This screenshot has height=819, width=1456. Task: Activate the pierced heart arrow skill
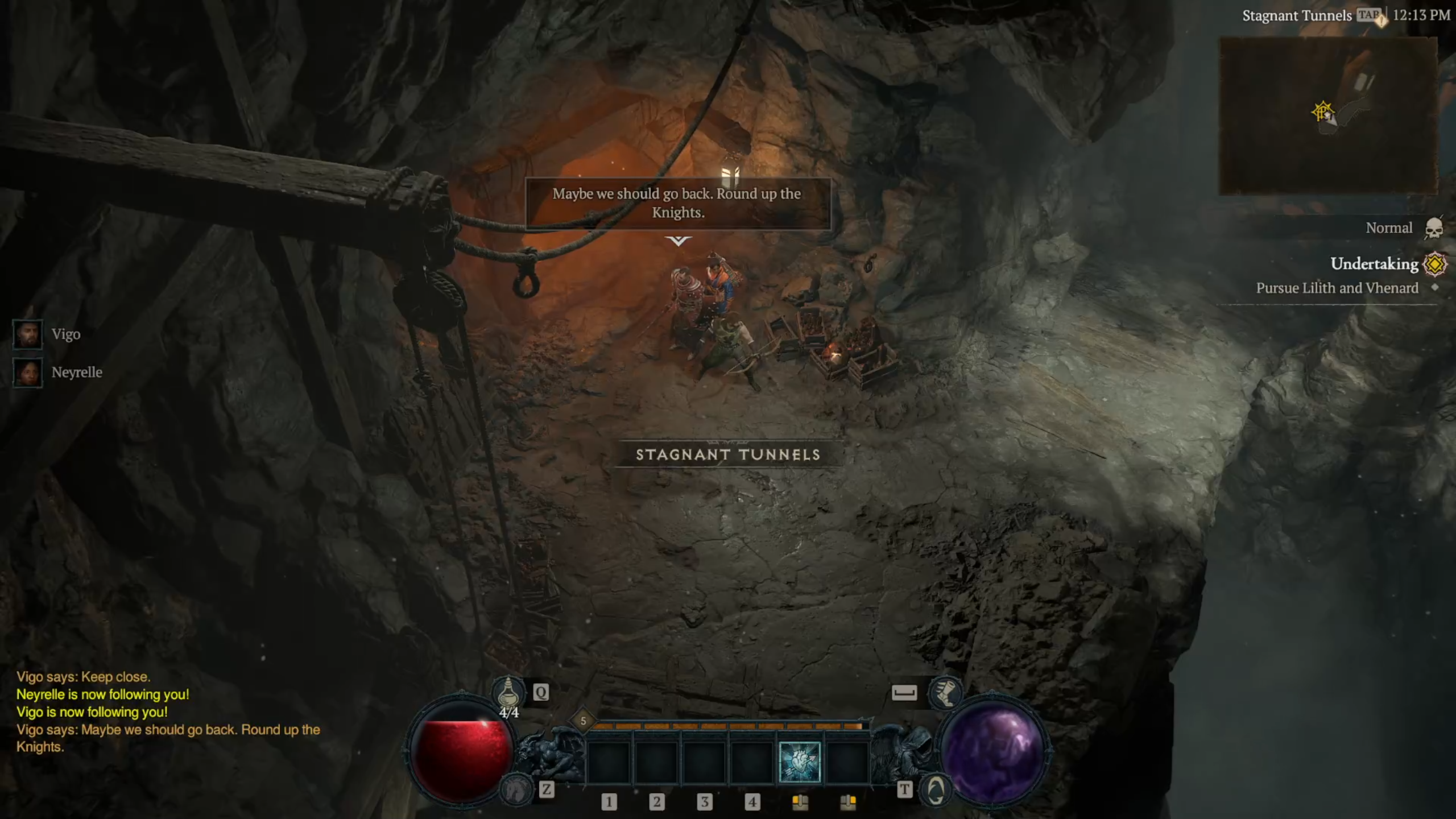click(x=799, y=762)
